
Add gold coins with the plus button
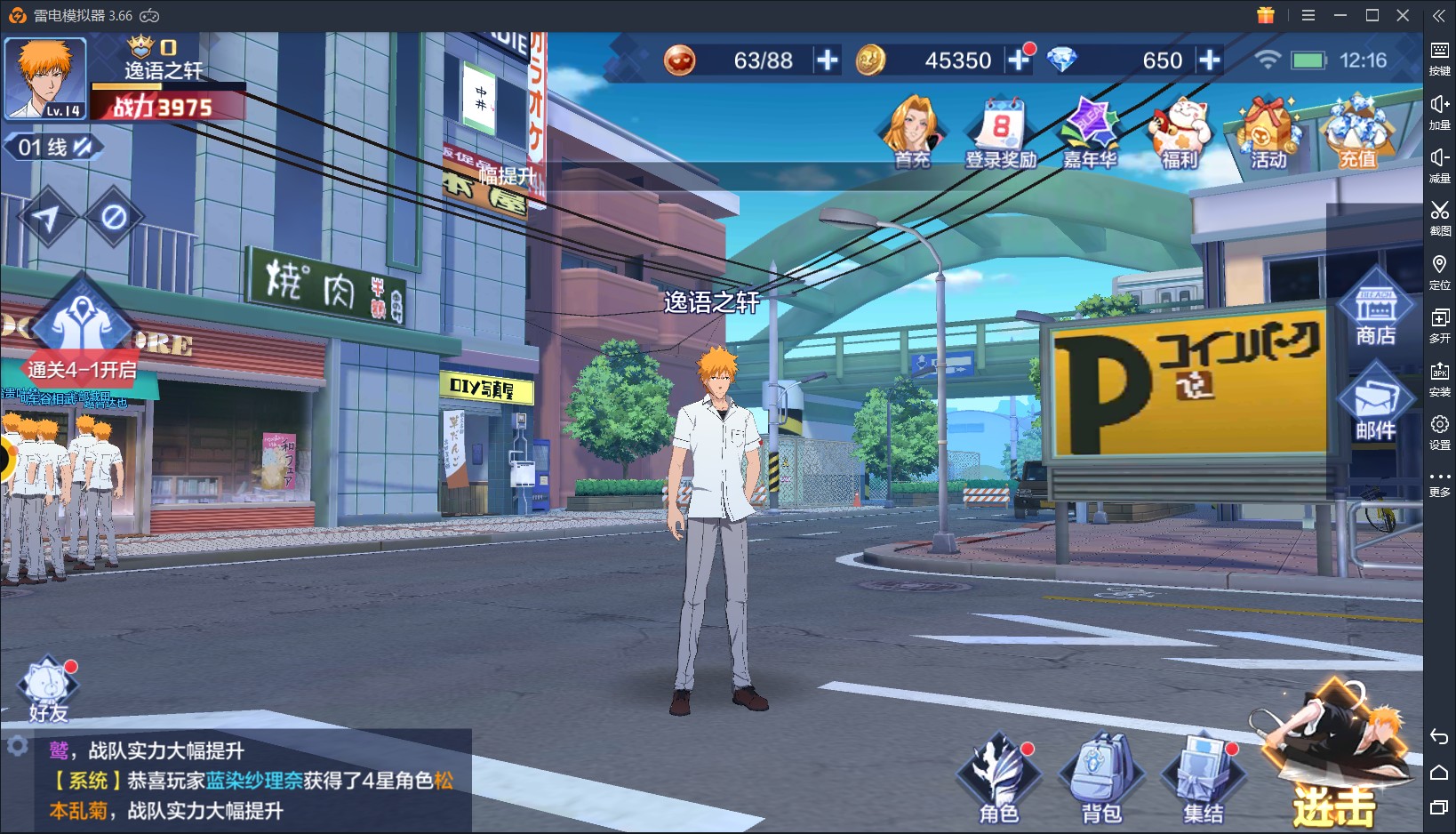click(1019, 60)
